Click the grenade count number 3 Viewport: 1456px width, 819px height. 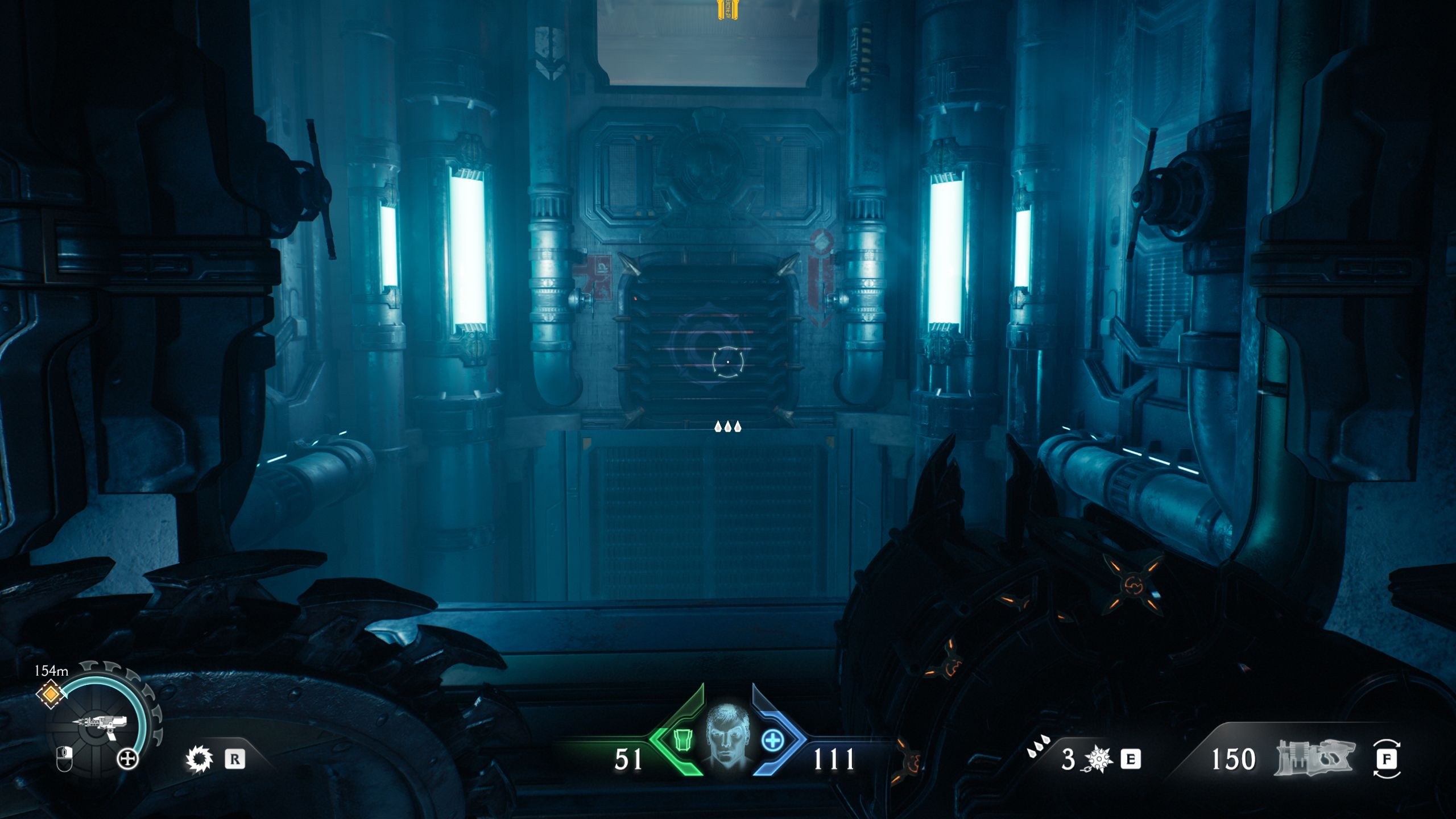(1069, 759)
